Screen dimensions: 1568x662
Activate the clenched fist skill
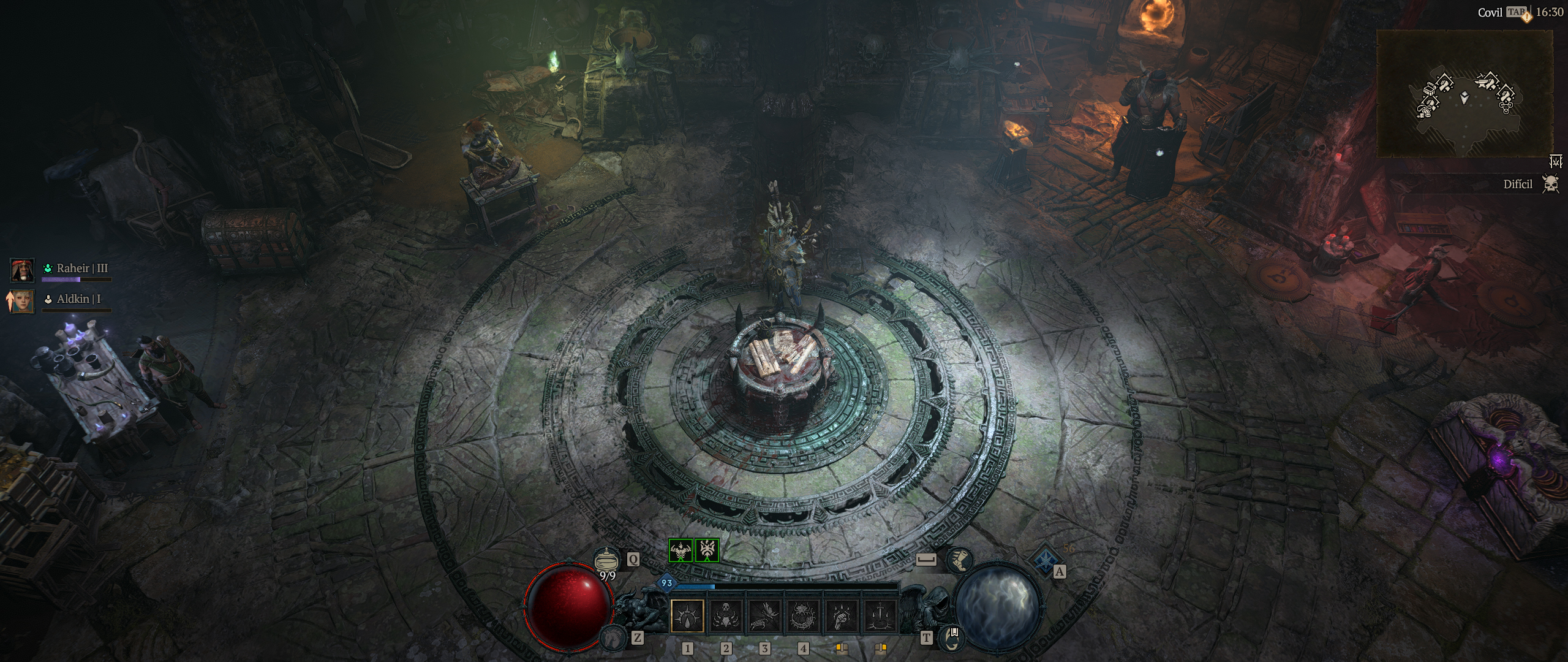click(842, 615)
